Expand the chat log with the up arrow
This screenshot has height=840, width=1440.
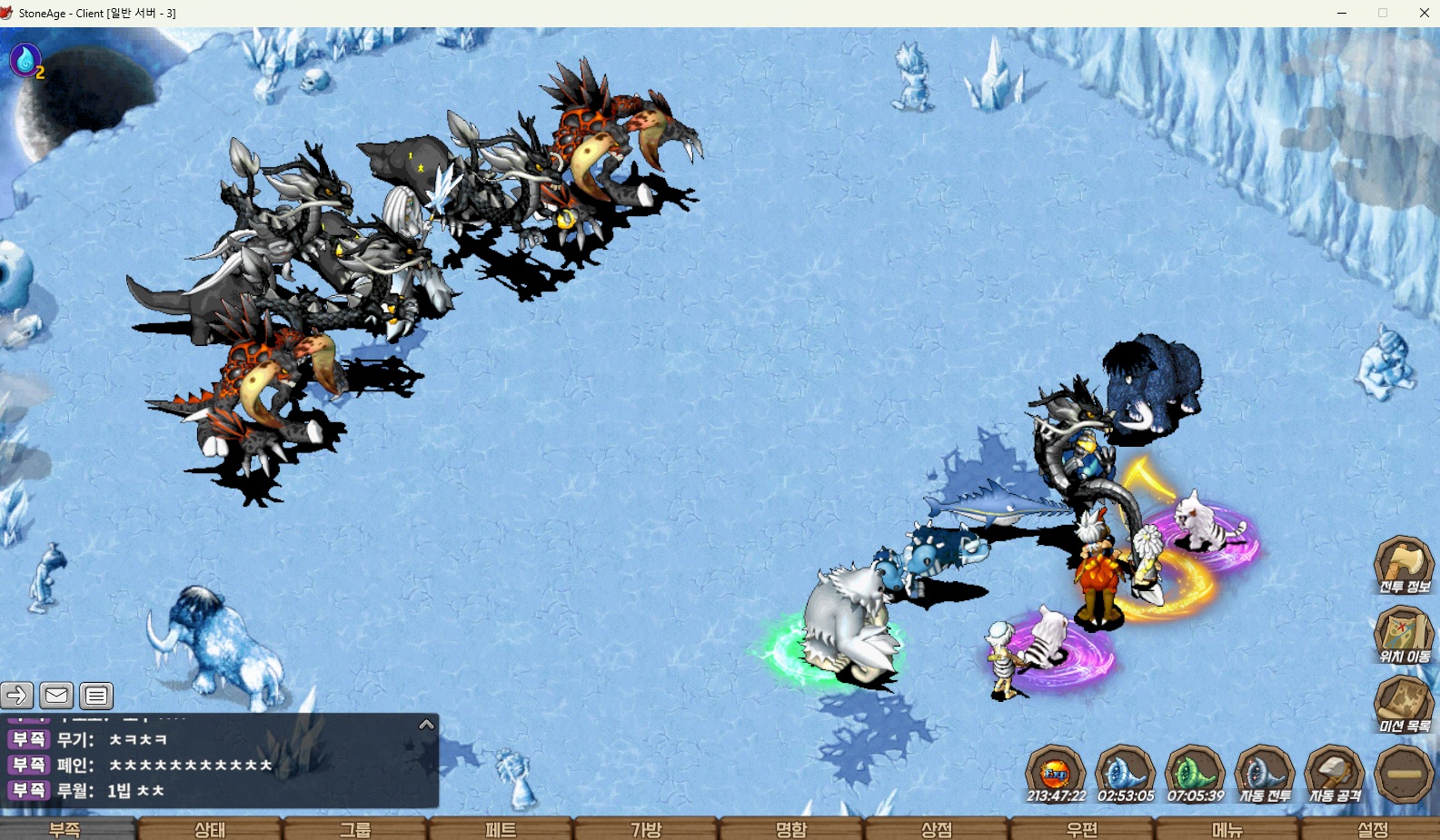pos(426,725)
